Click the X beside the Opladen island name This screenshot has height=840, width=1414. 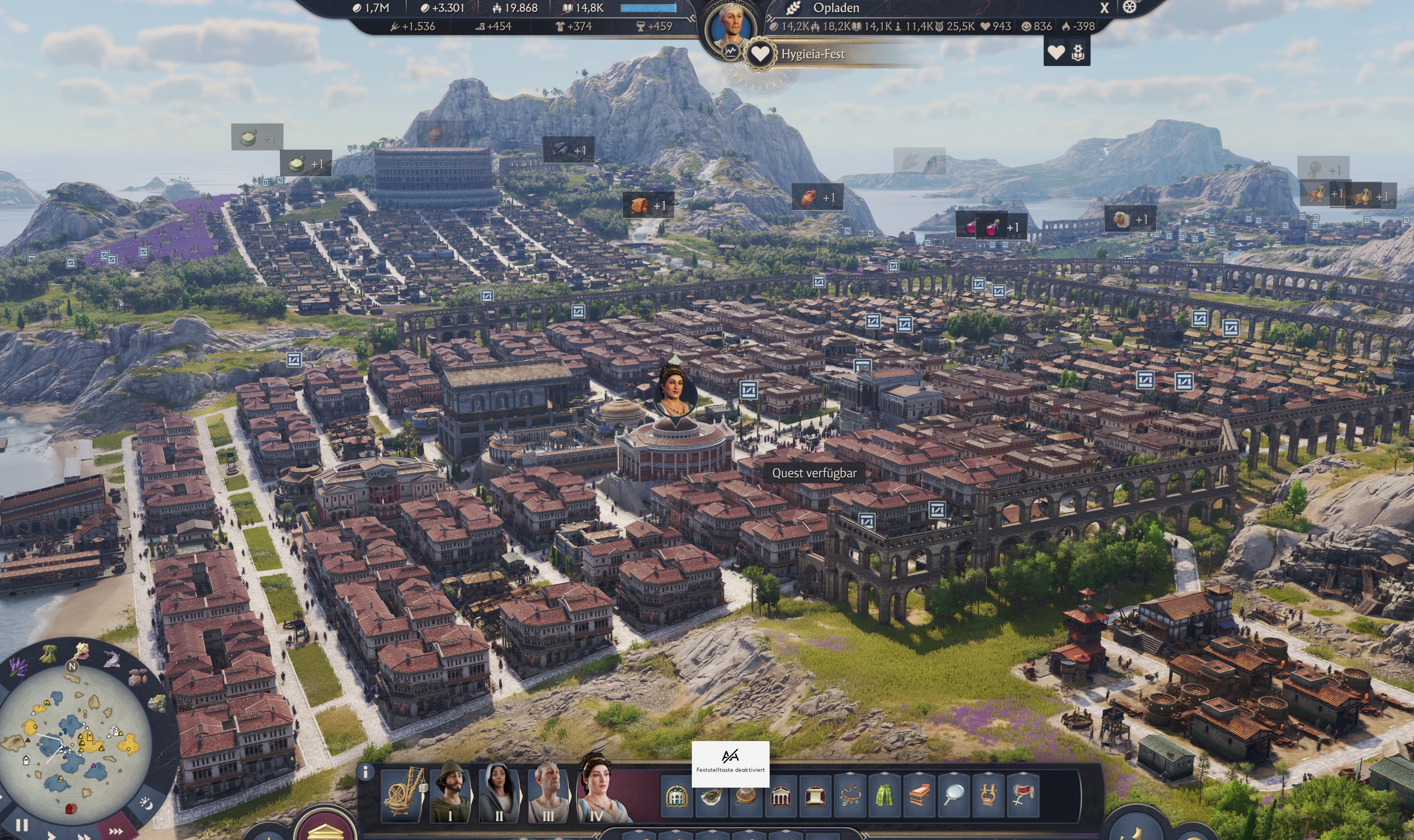[1104, 8]
